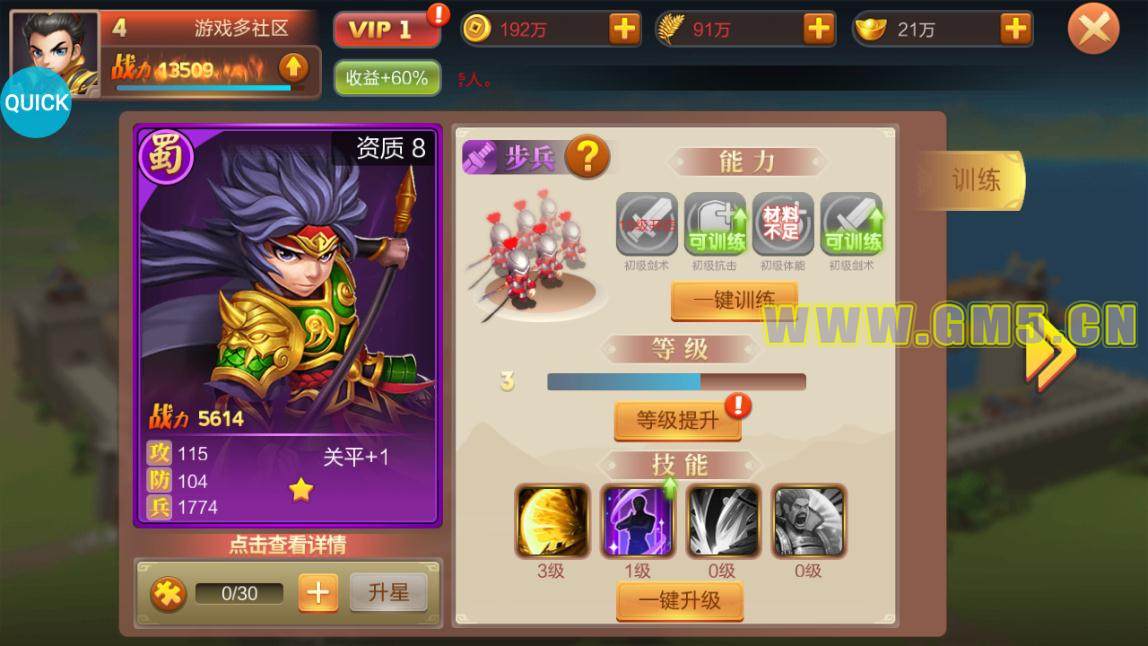The height and width of the screenshot is (646, 1148).
Task: Click the 一键升级 one-key upgrade button
Action: tap(679, 601)
